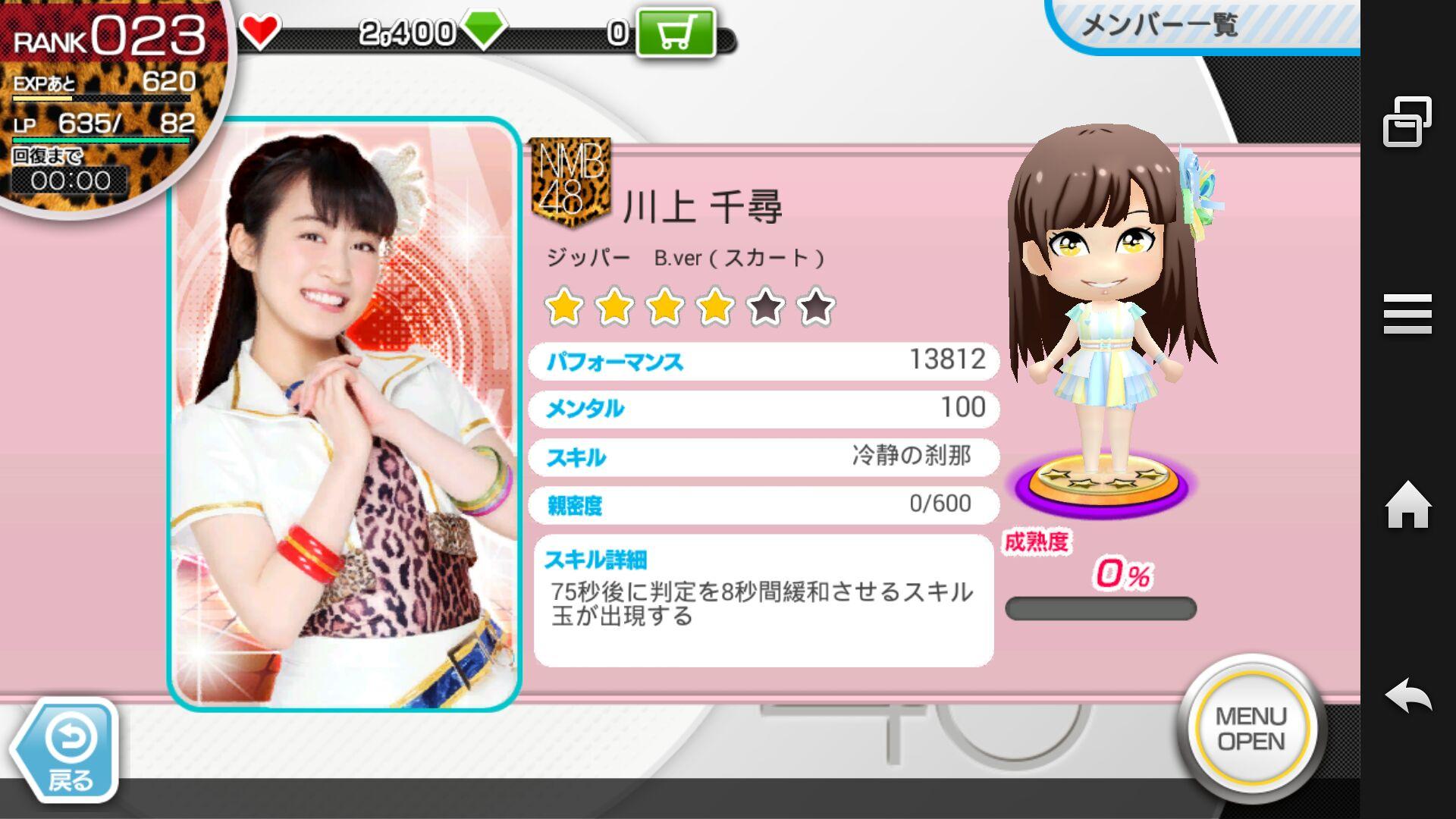Tap the green diamond gem icon

(483, 31)
